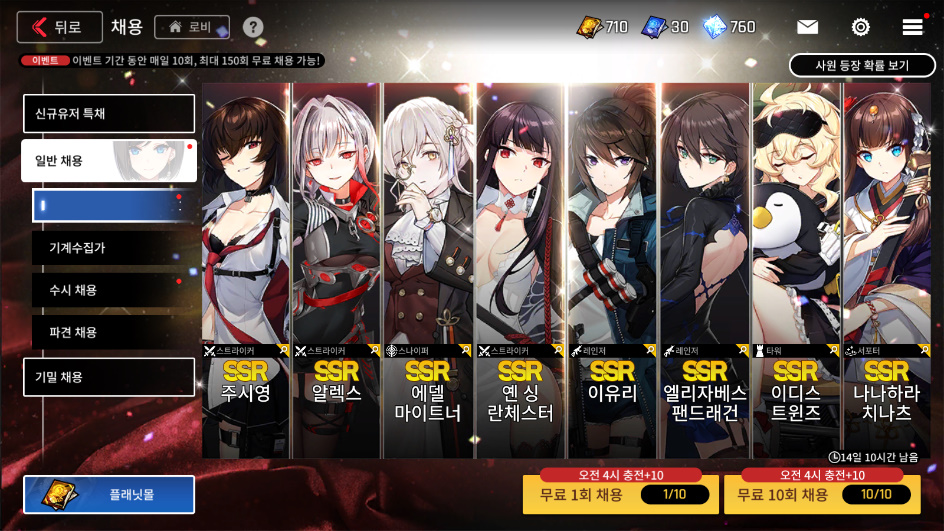The image size is (944, 531).
Task: Open the 수시 채용 sub-tab
Action: pos(113,290)
